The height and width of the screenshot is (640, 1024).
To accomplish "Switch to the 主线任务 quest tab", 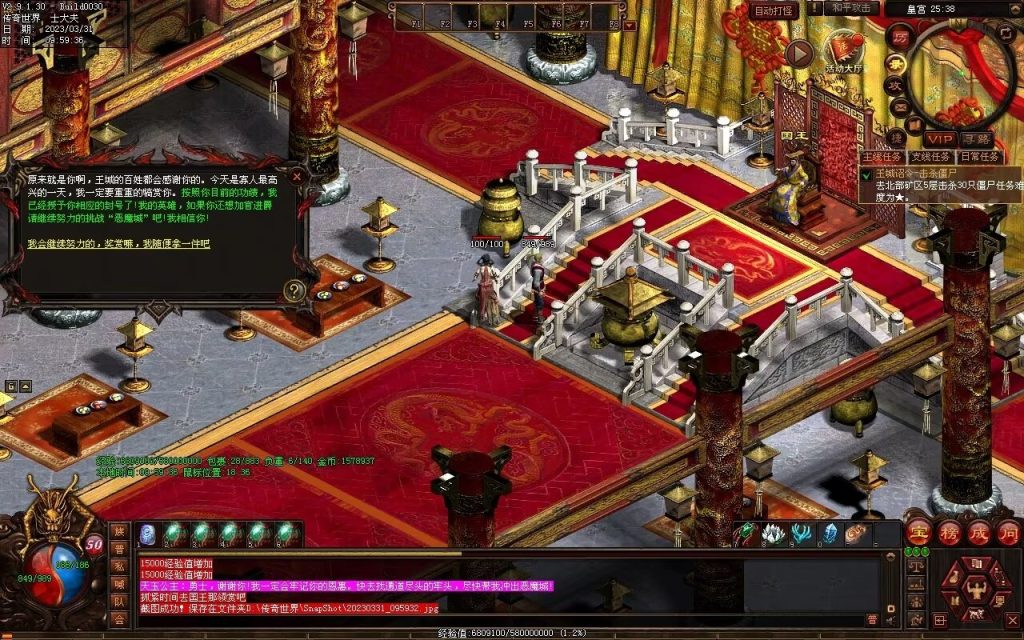I will click(883, 157).
